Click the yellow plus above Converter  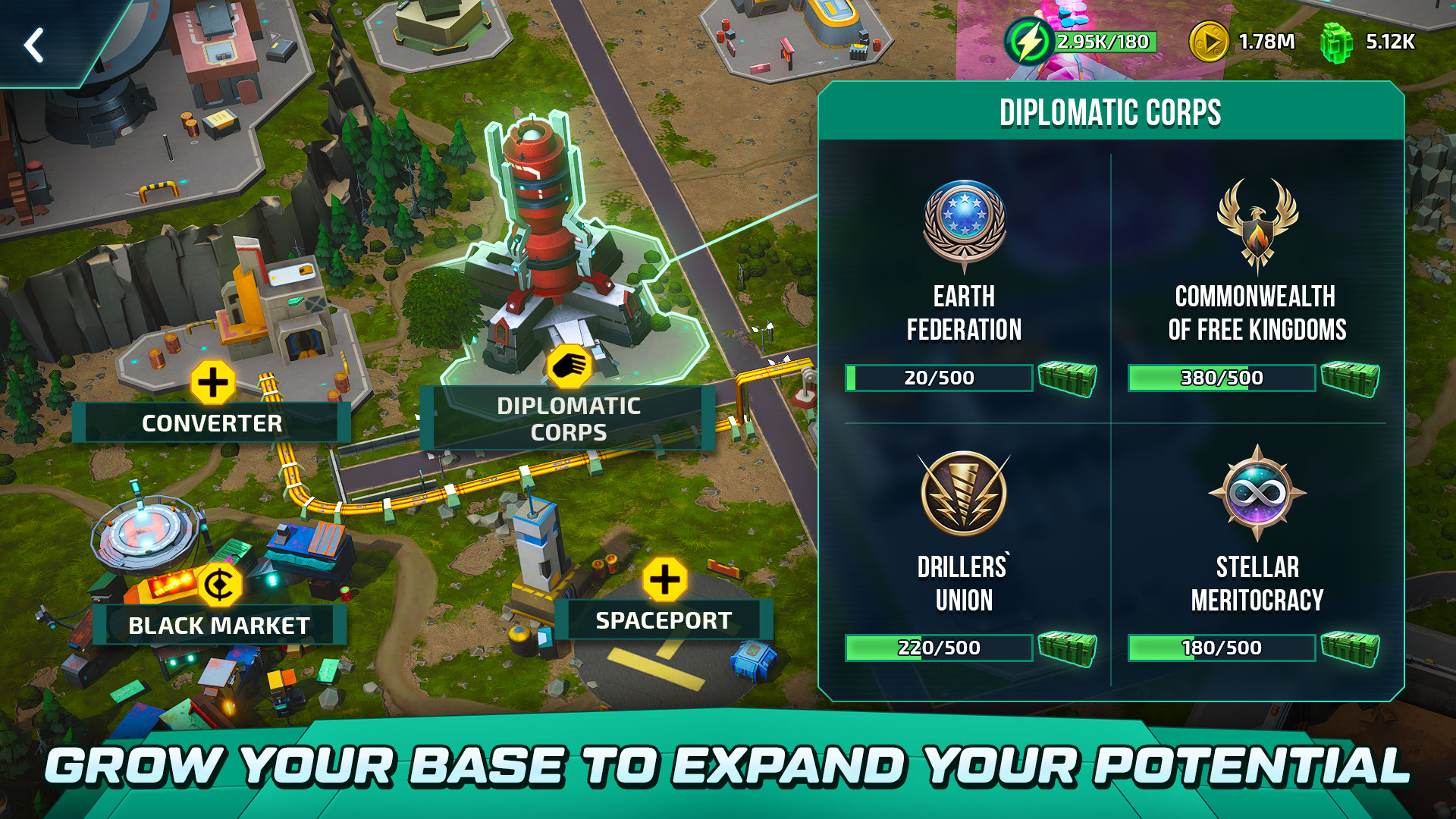pyautogui.click(x=213, y=382)
